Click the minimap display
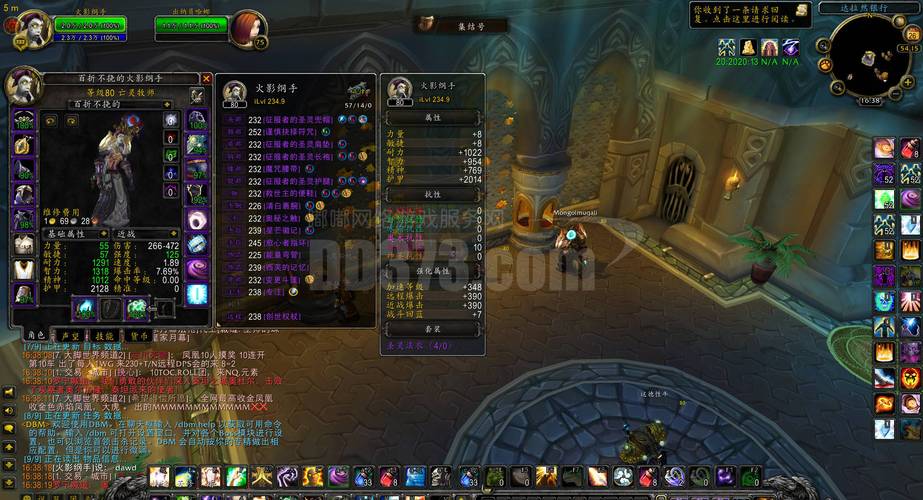This screenshot has height=500, width=923. (866, 54)
